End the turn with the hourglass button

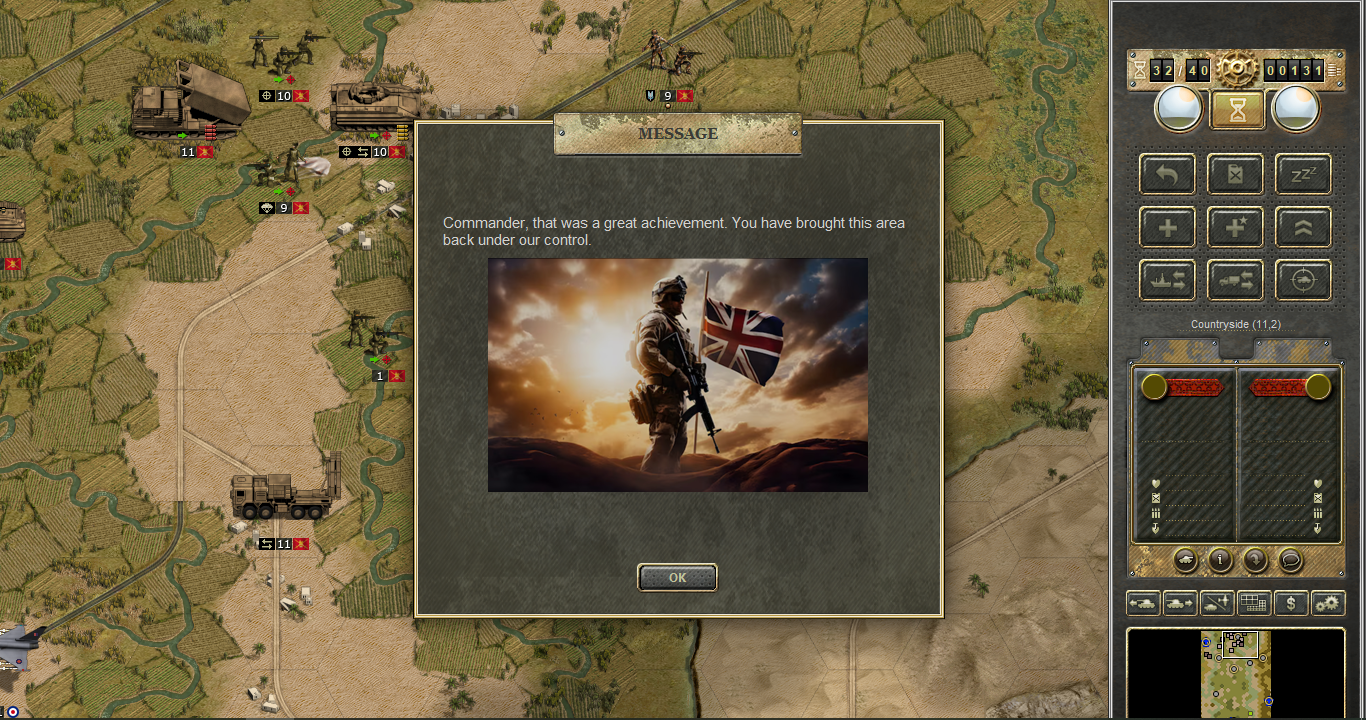[1237, 110]
